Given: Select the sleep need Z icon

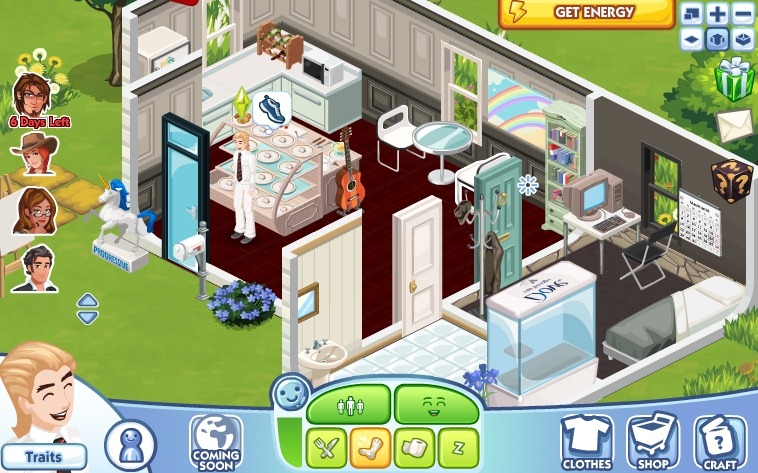Looking at the screenshot, I should click(458, 446).
